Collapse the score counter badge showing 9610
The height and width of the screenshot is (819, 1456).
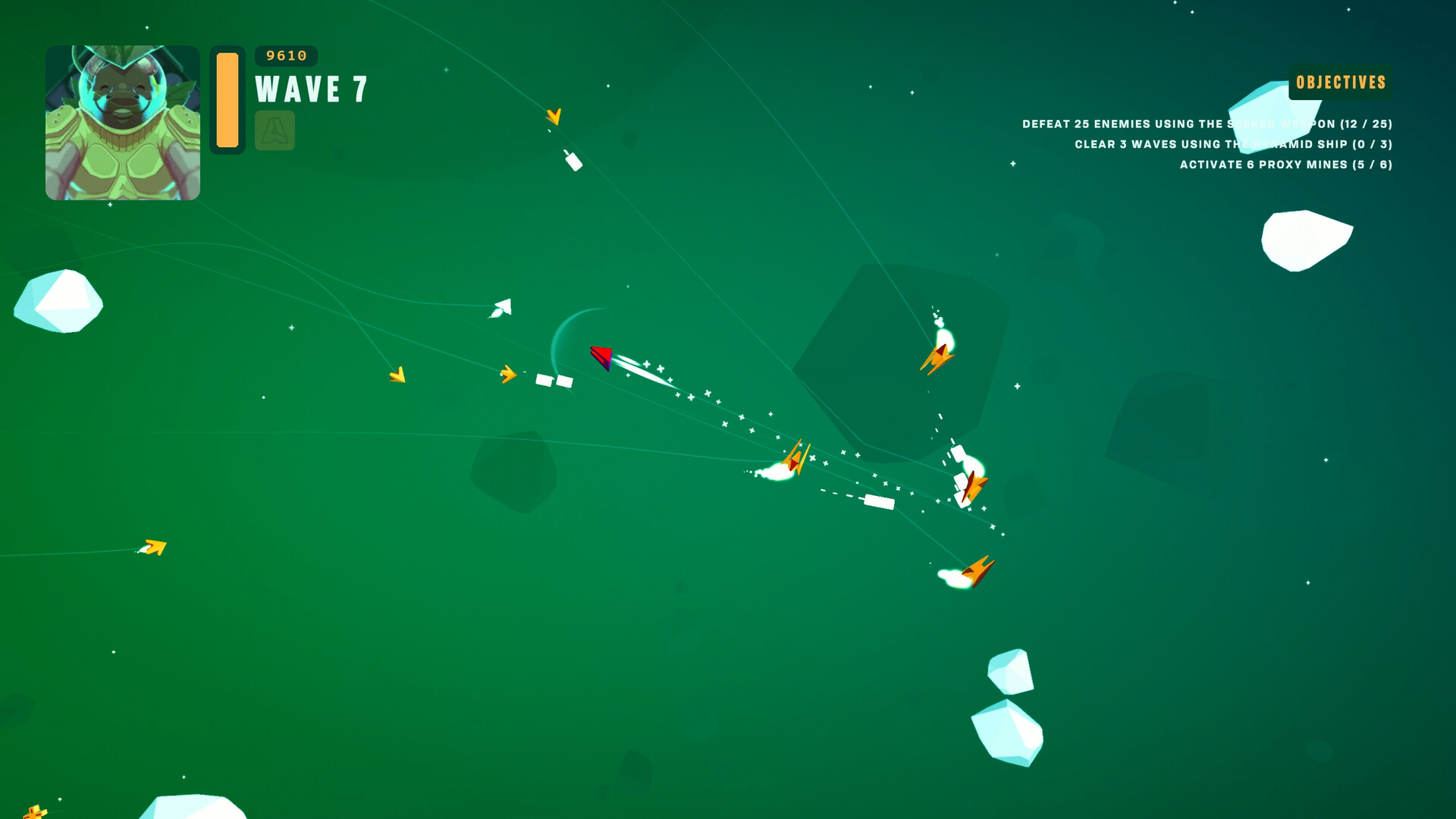coord(285,55)
